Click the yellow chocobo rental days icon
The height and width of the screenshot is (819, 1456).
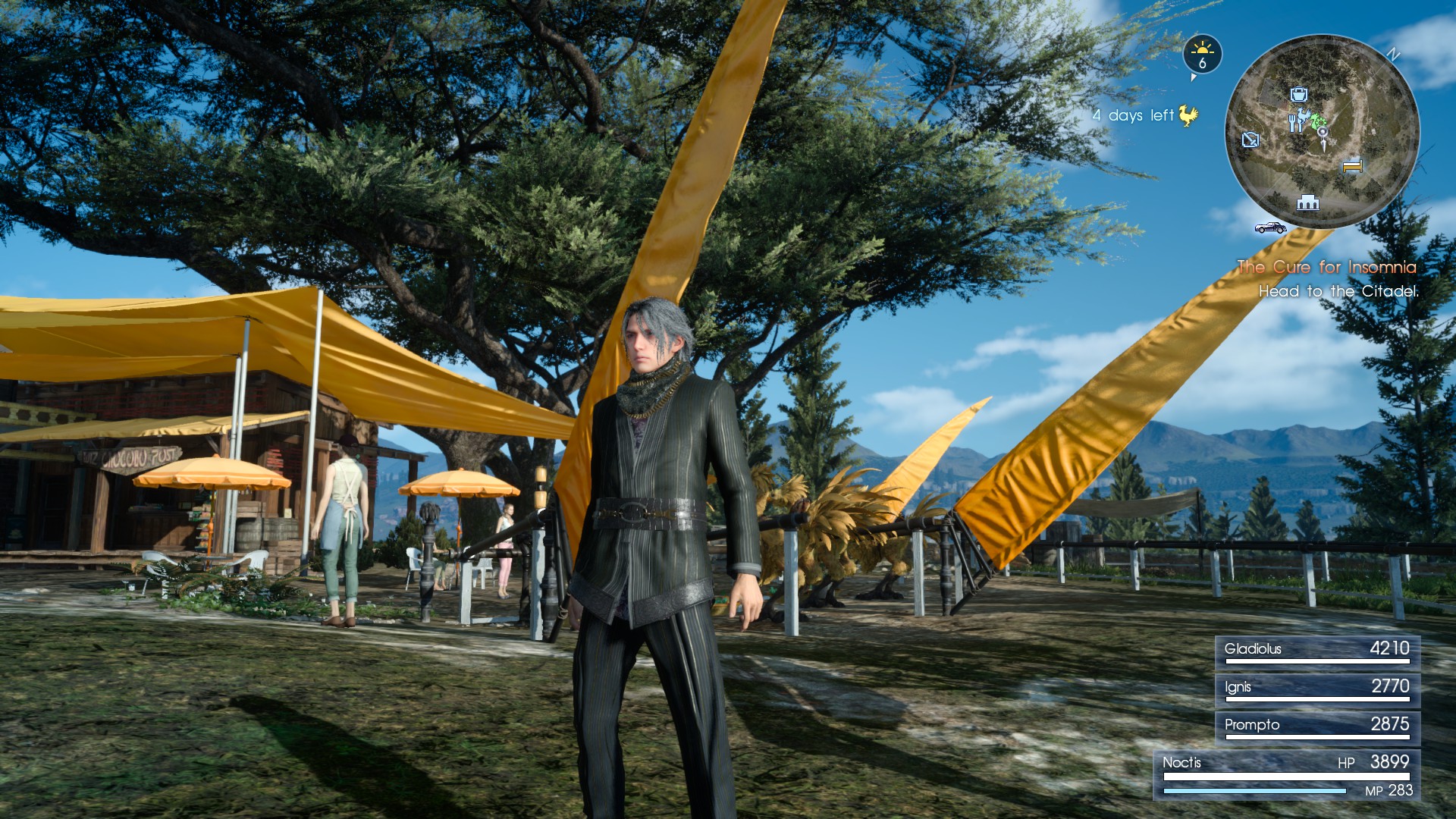coord(1188,115)
